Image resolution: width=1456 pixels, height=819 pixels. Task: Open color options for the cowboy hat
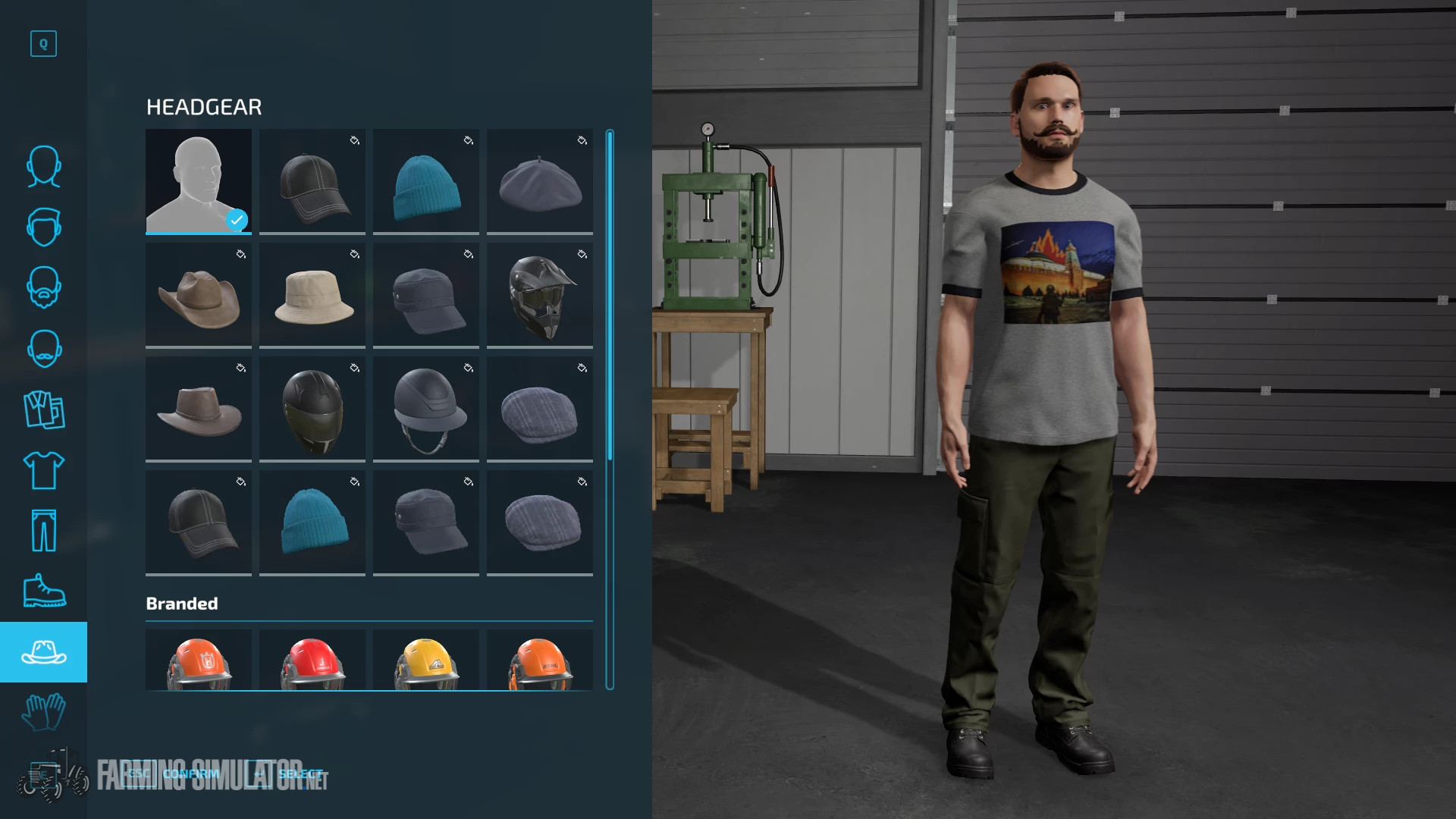click(x=241, y=255)
